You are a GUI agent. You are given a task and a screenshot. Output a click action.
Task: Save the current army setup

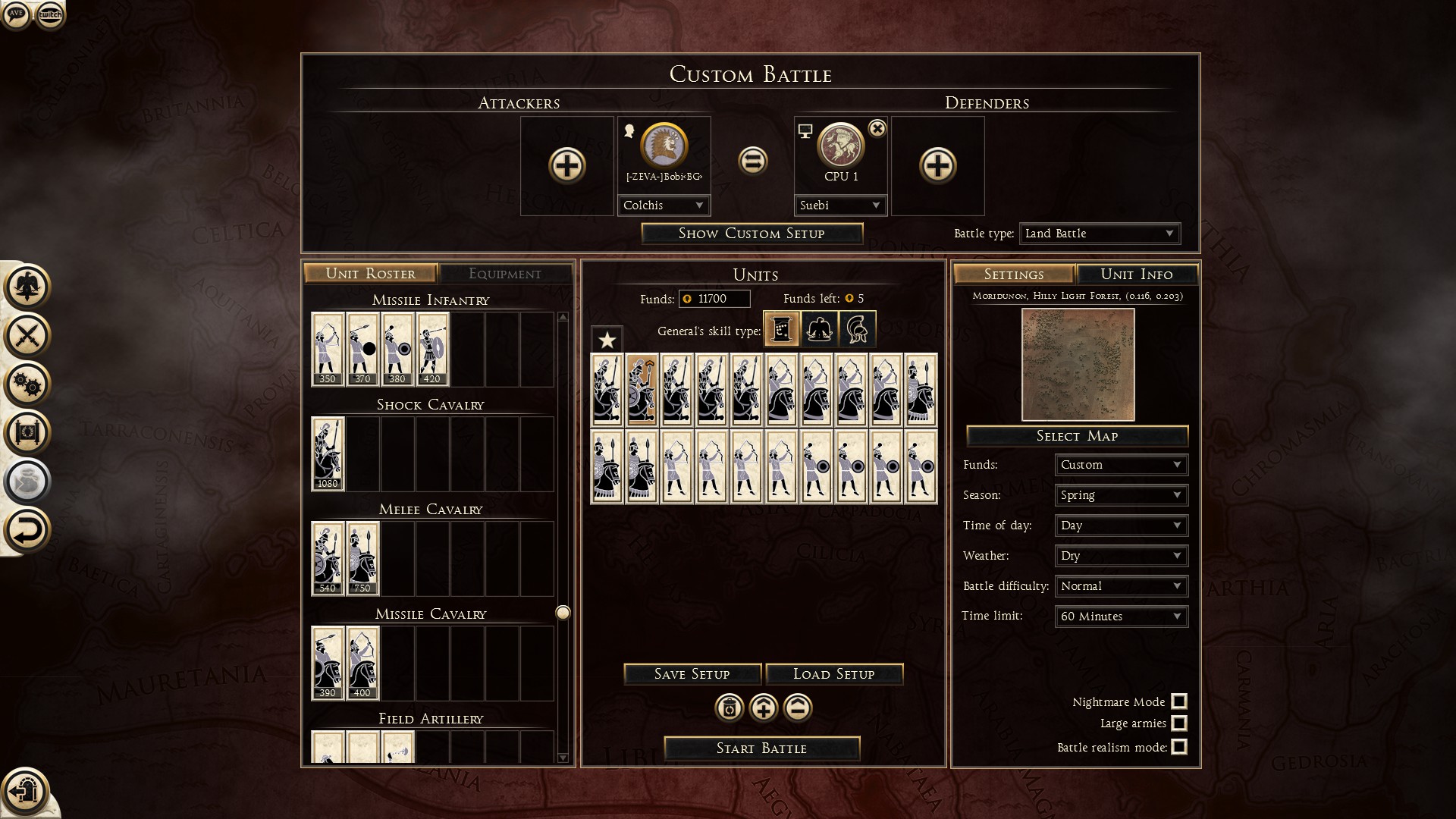pyautogui.click(x=692, y=674)
